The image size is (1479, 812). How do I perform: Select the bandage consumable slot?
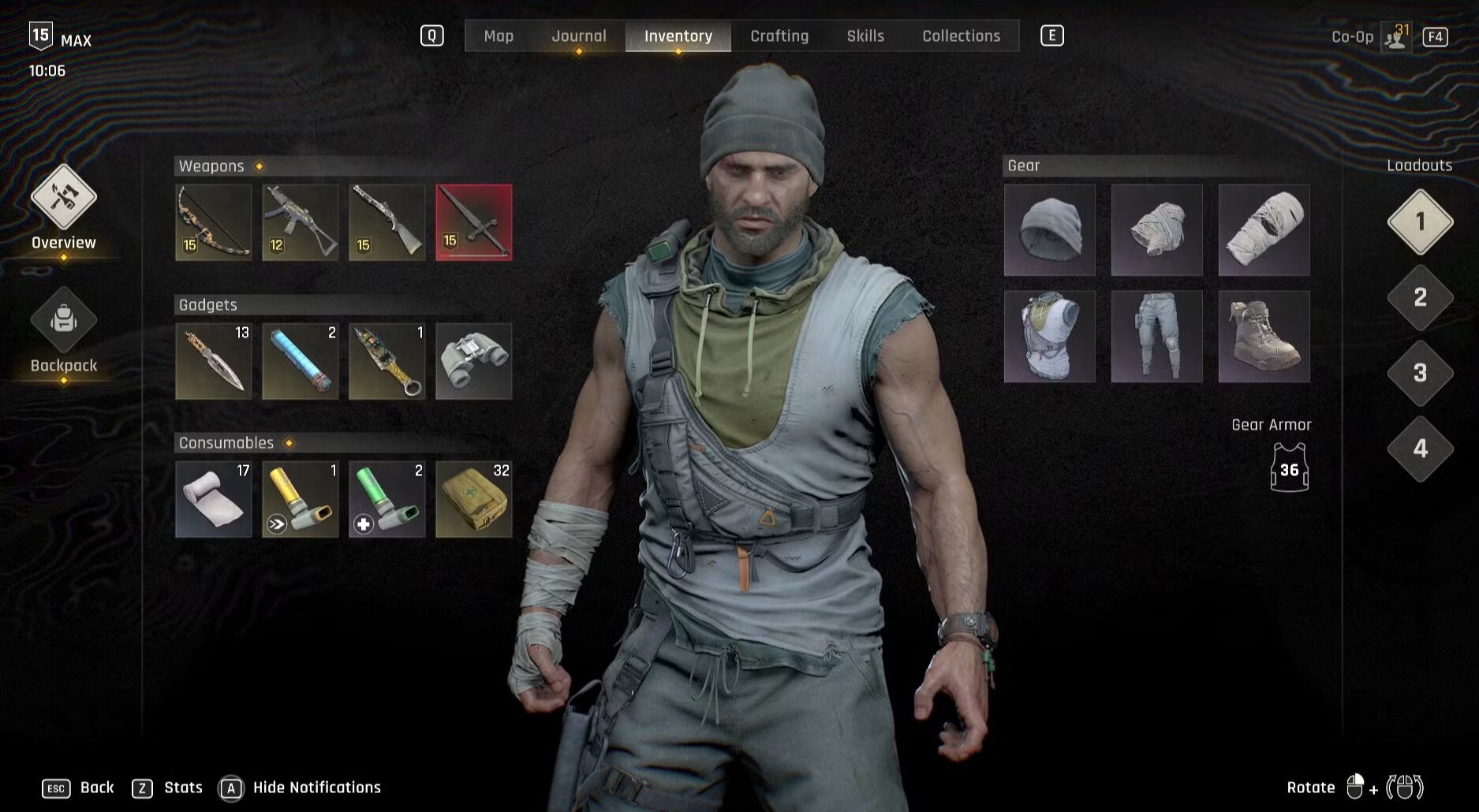(214, 499)
